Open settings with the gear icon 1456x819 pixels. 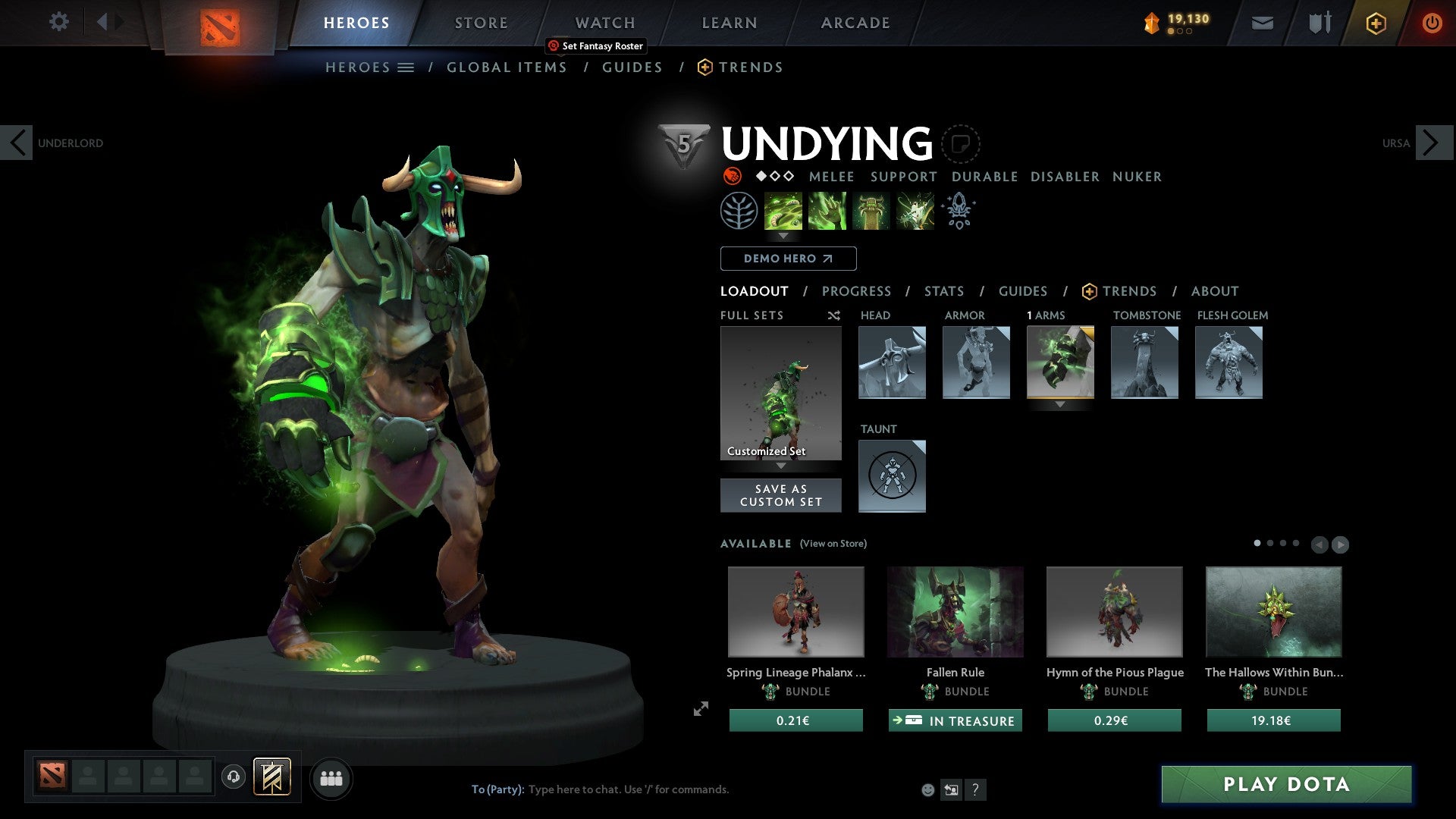(x=59, y=21)
